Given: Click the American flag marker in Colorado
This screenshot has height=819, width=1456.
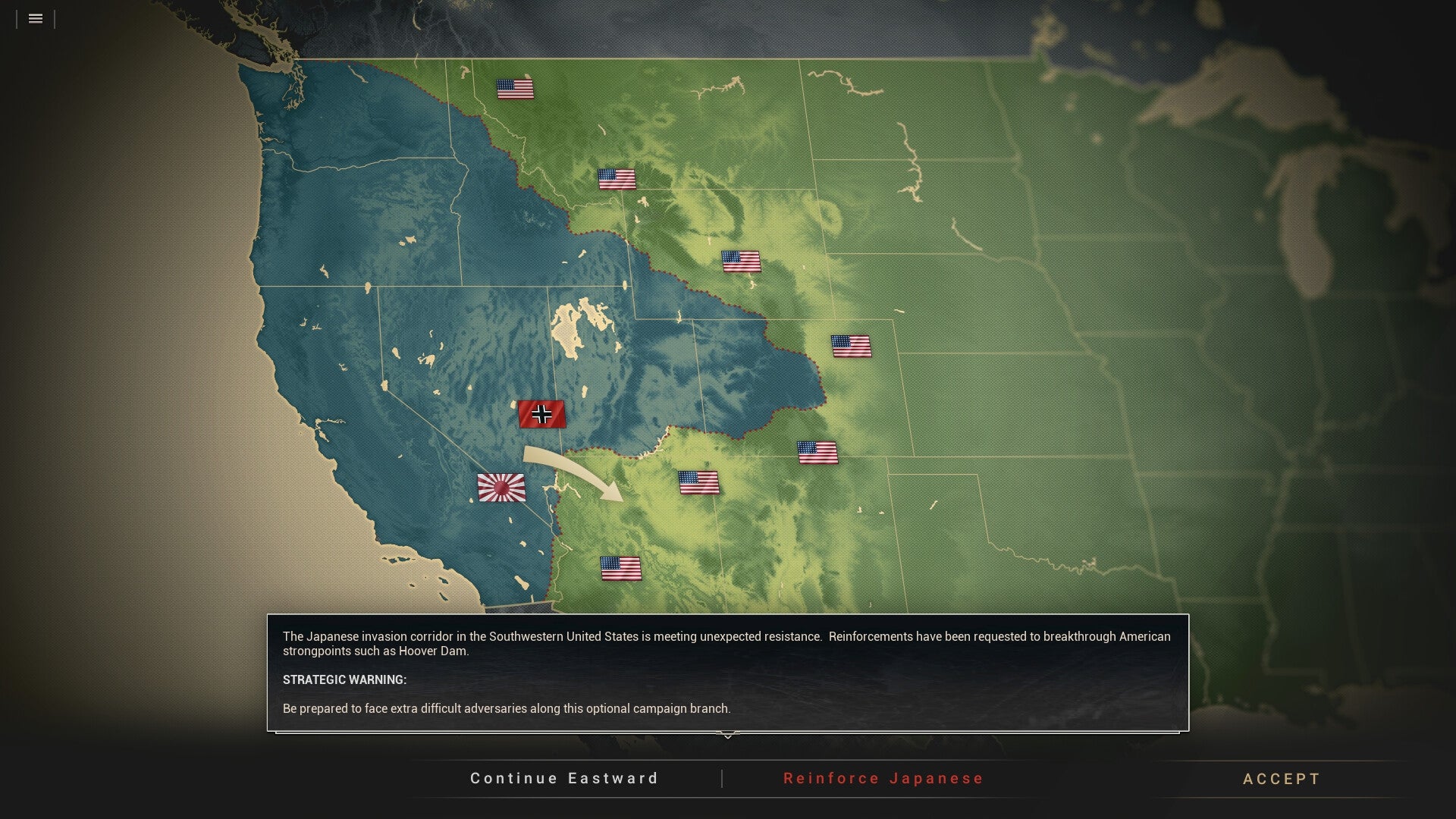Looking at the screenshot, I should click(852, 347).
